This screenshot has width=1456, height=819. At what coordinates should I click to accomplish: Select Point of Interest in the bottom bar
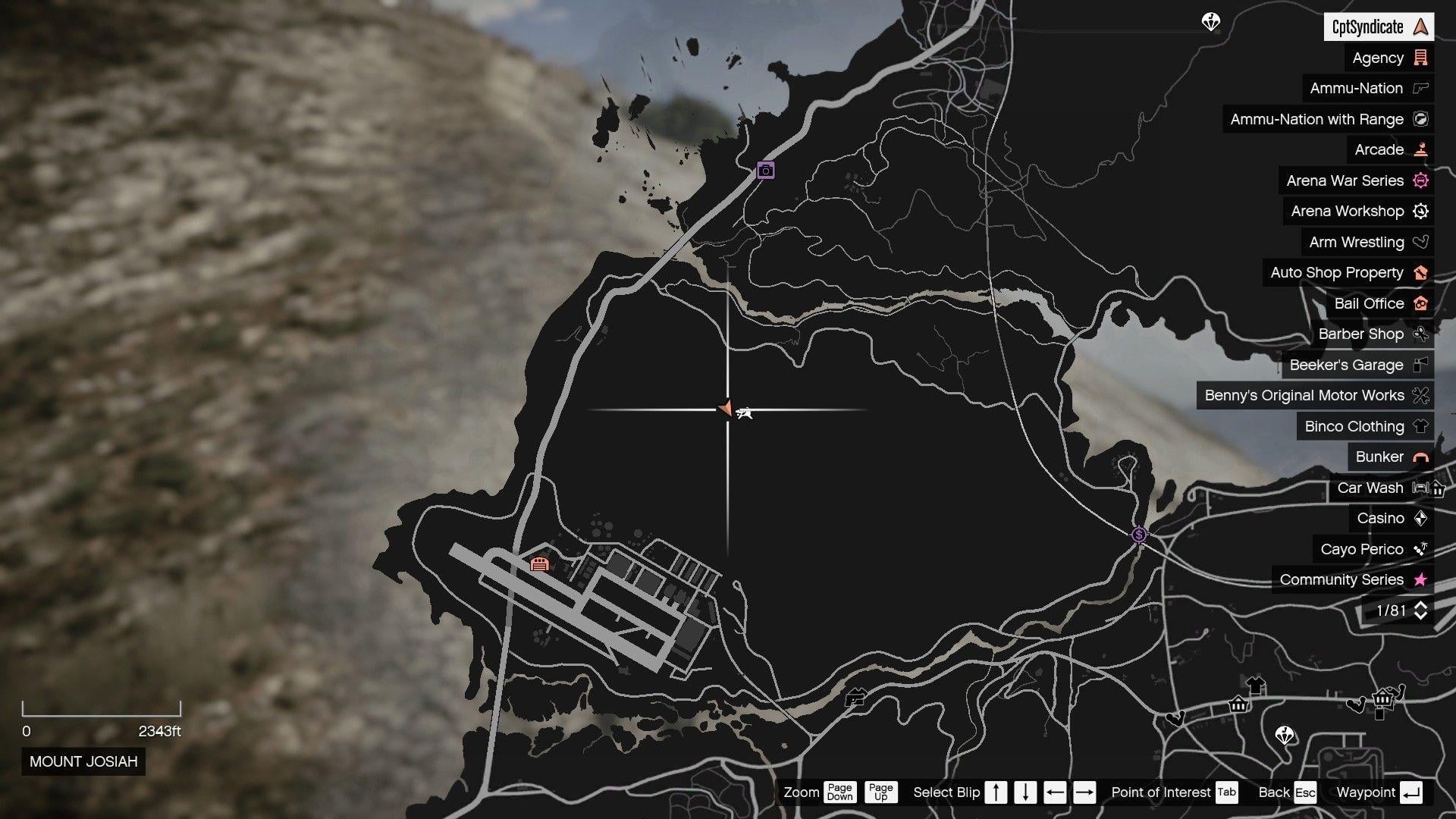point(1160,792)
